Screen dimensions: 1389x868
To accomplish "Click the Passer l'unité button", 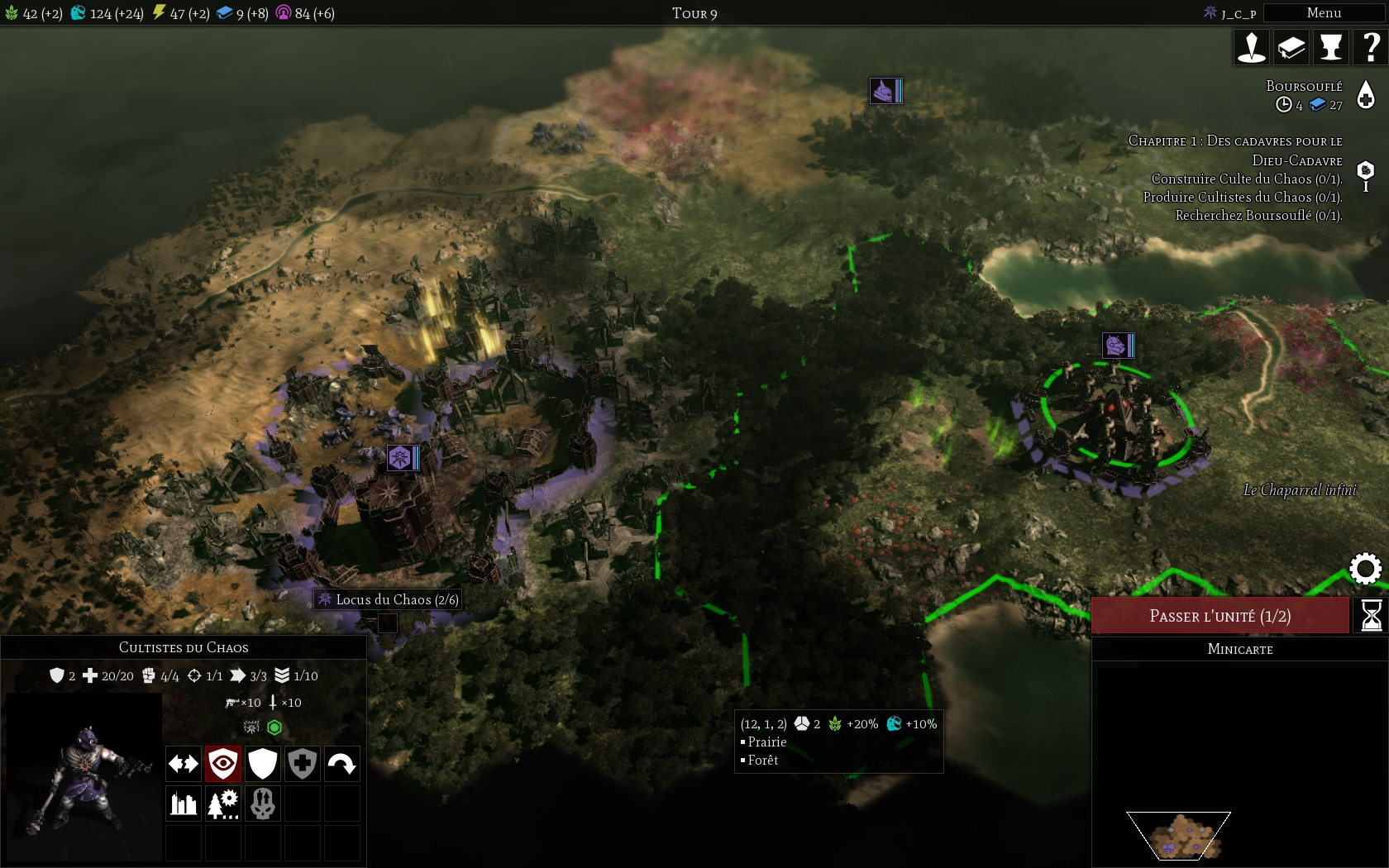I will [1220, 616].
